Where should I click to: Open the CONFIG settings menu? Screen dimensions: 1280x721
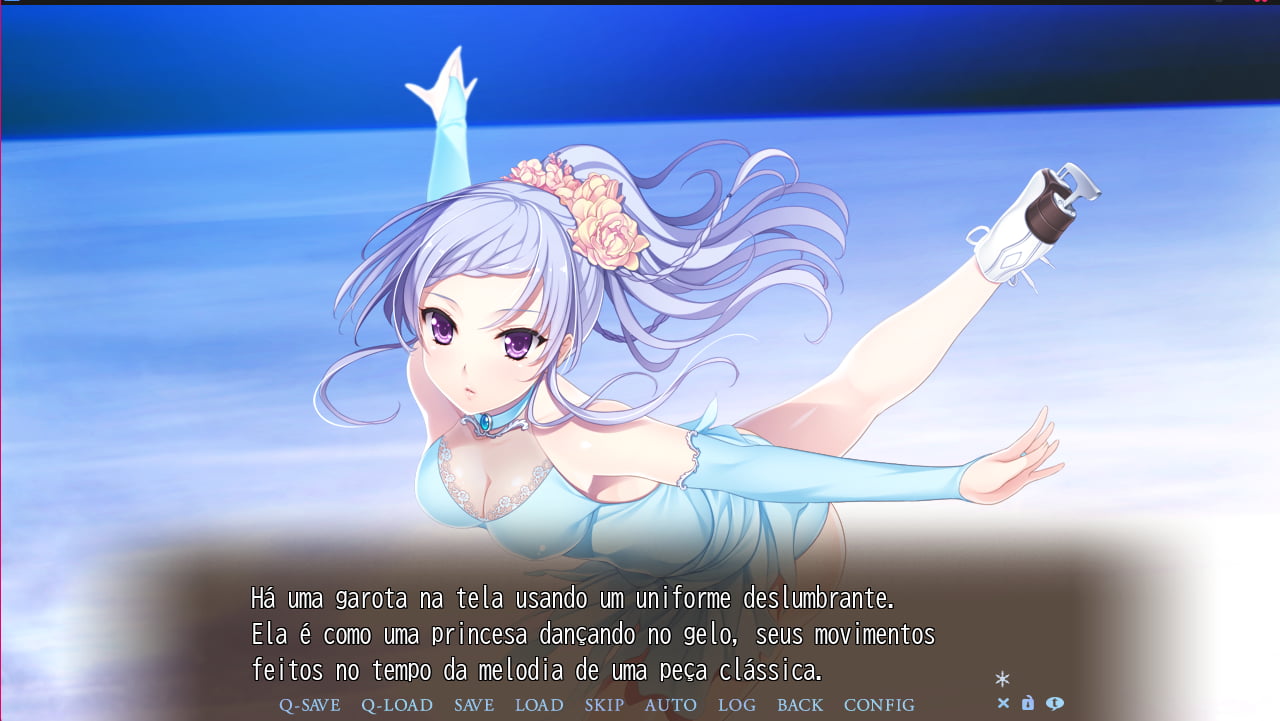(x=878, y=705)
